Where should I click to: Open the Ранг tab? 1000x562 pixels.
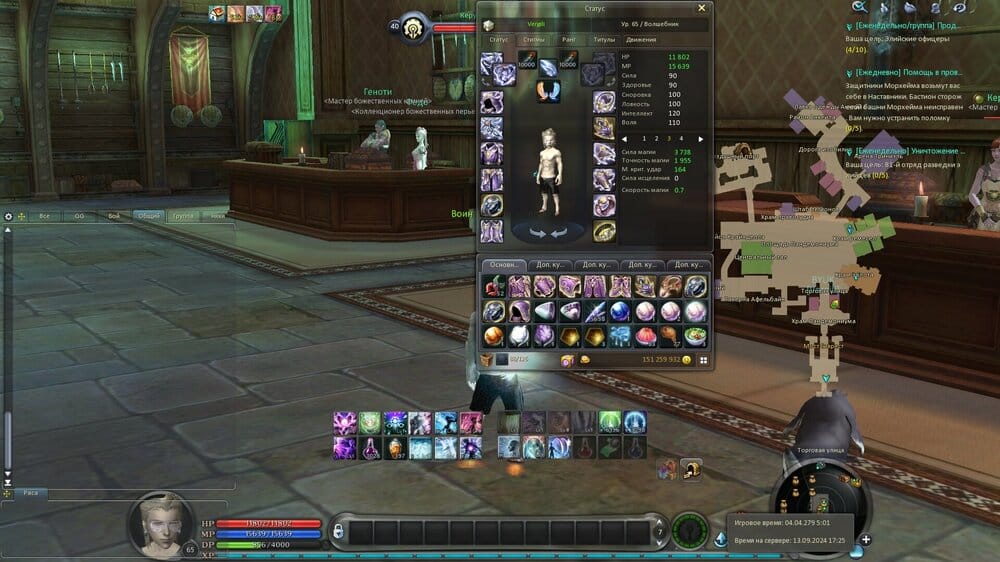(x=569, y=40)
